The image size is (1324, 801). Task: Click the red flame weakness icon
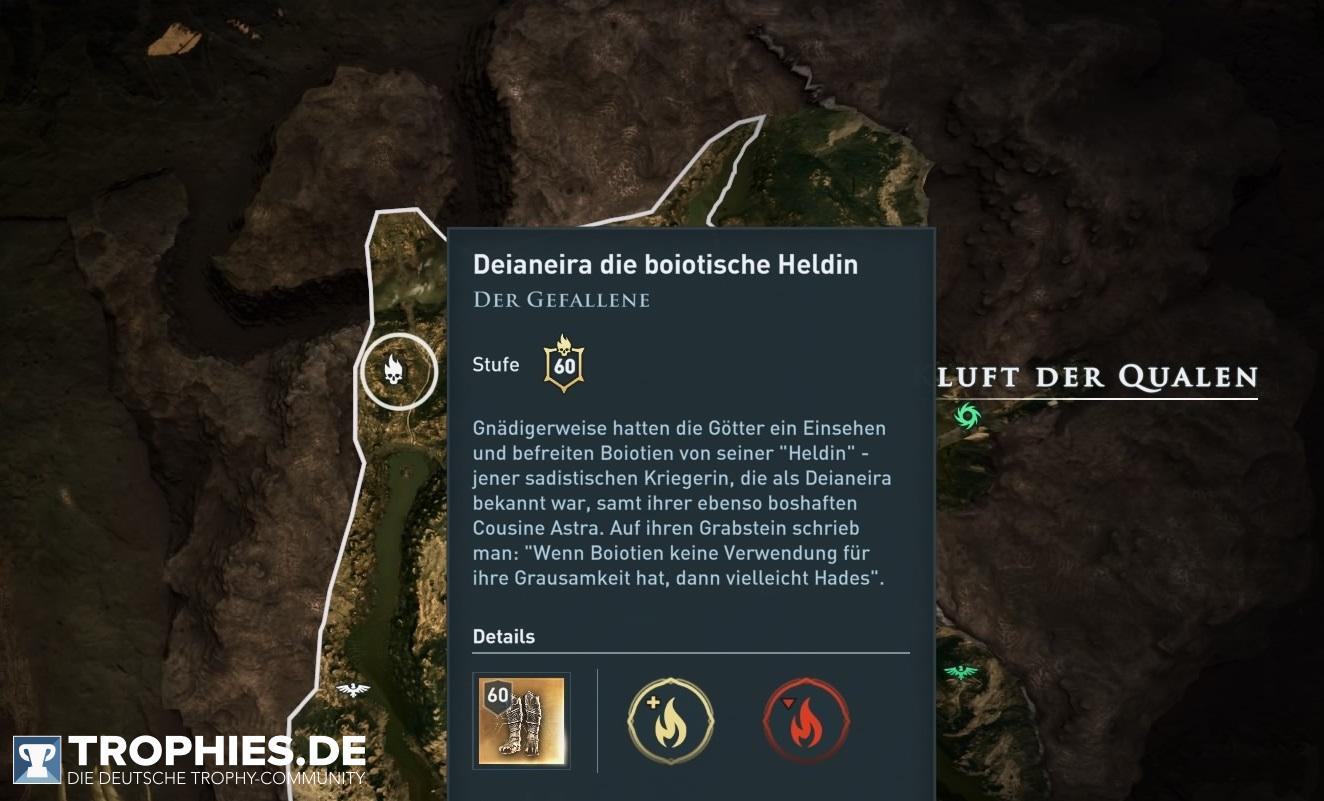point(806,720)
